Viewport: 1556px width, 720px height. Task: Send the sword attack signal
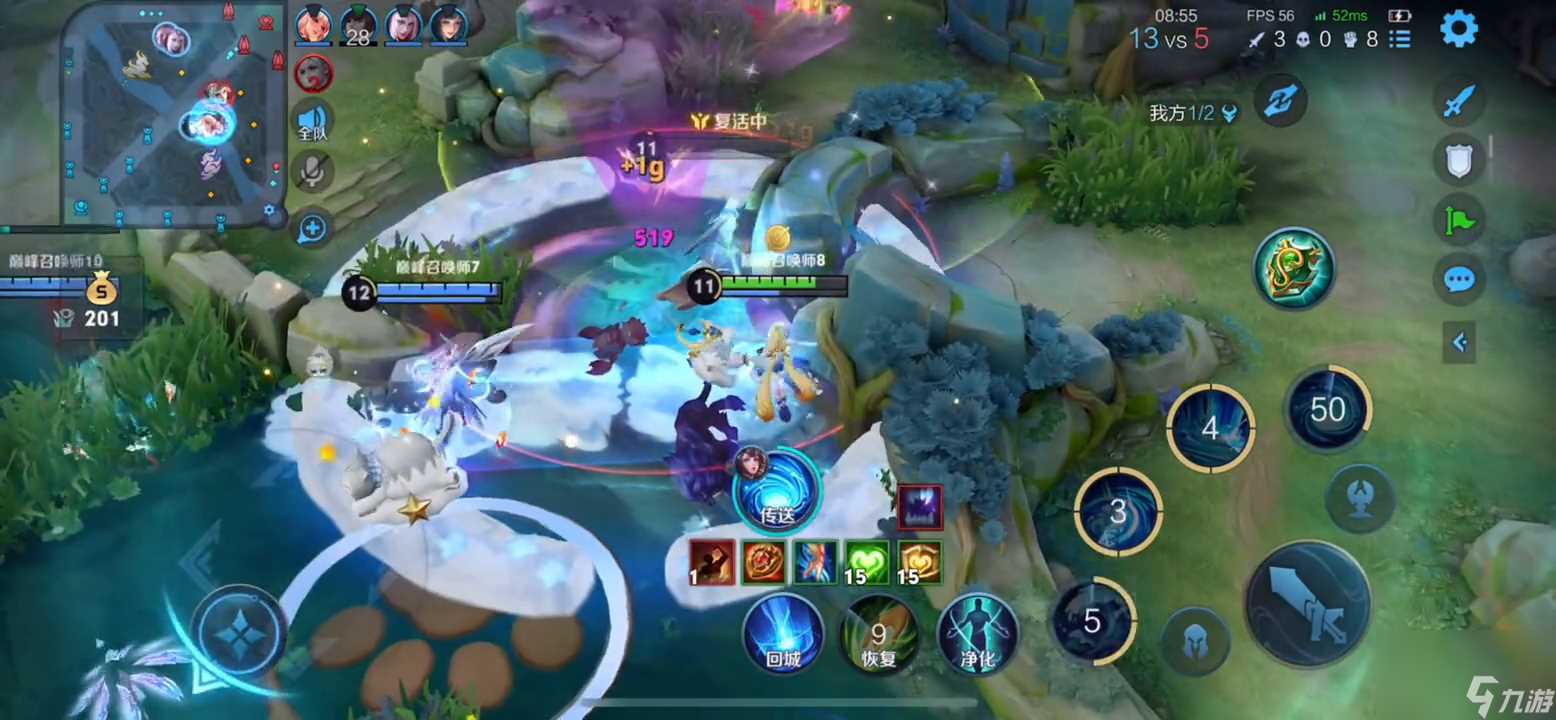pos(1459,101)
